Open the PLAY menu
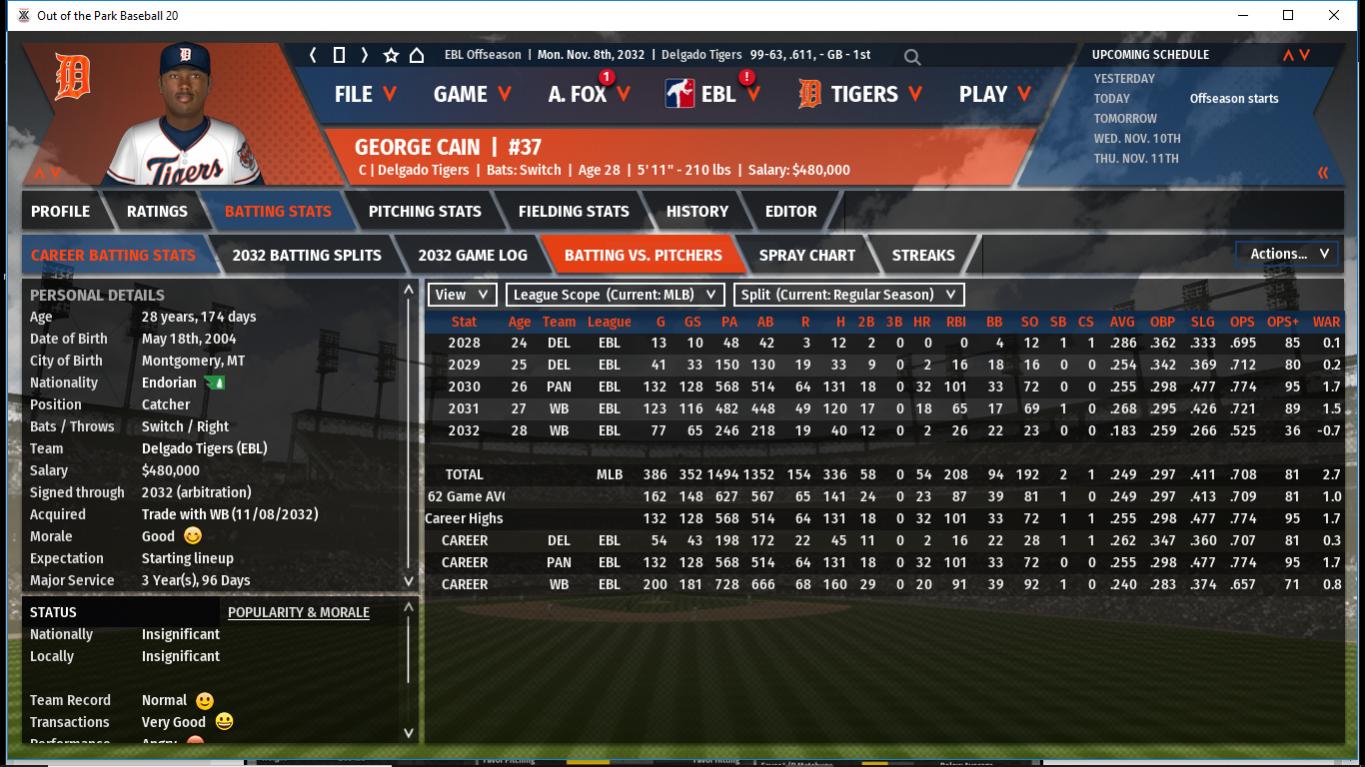Viewport: 1365px width, 767px height. coord(994,94)
